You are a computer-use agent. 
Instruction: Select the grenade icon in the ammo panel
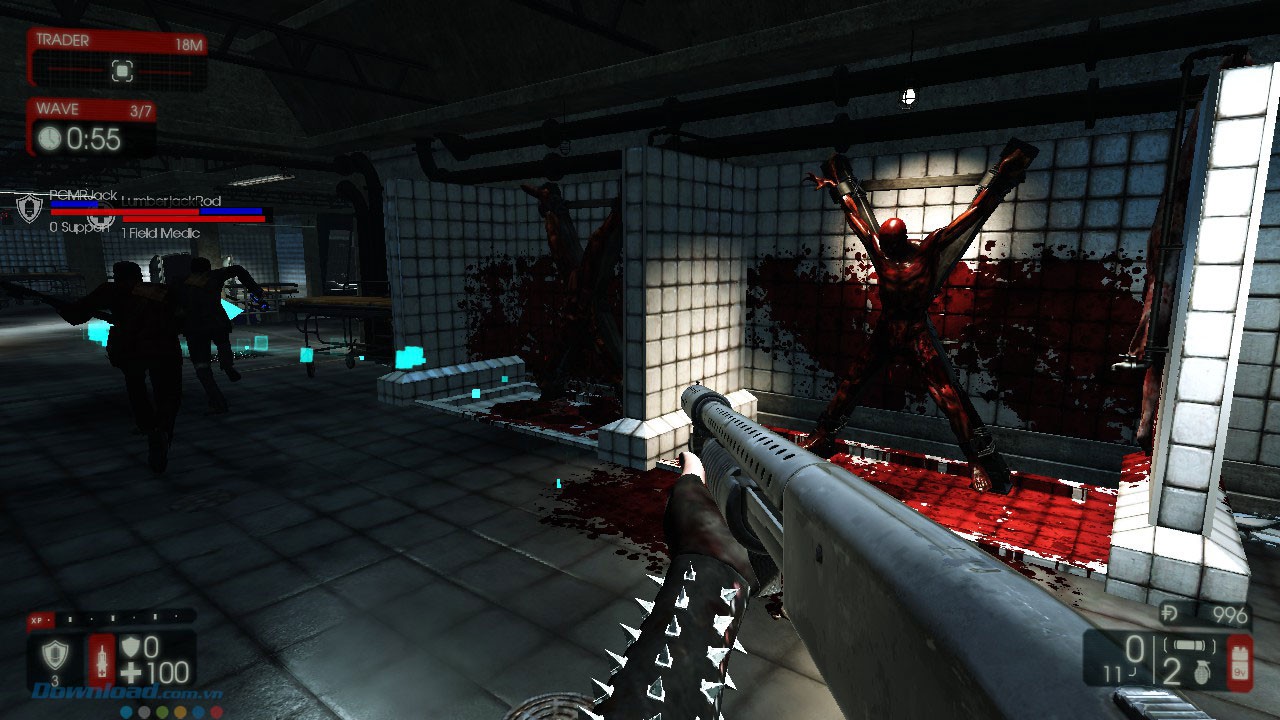pyautogui.click(x=1202, y=673)
